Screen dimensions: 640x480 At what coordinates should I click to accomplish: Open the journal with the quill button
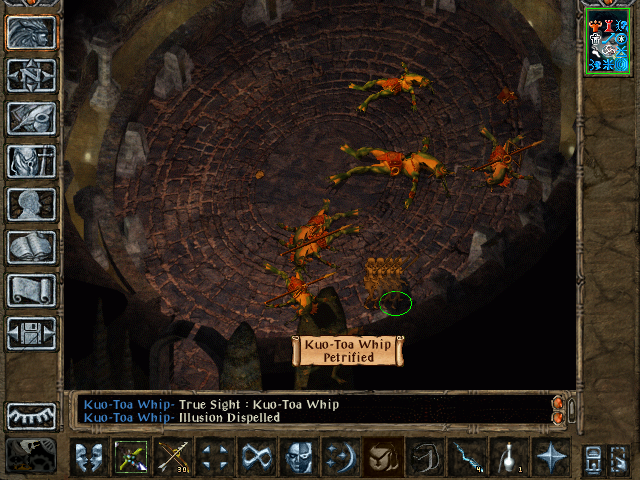tap(32, 118)
